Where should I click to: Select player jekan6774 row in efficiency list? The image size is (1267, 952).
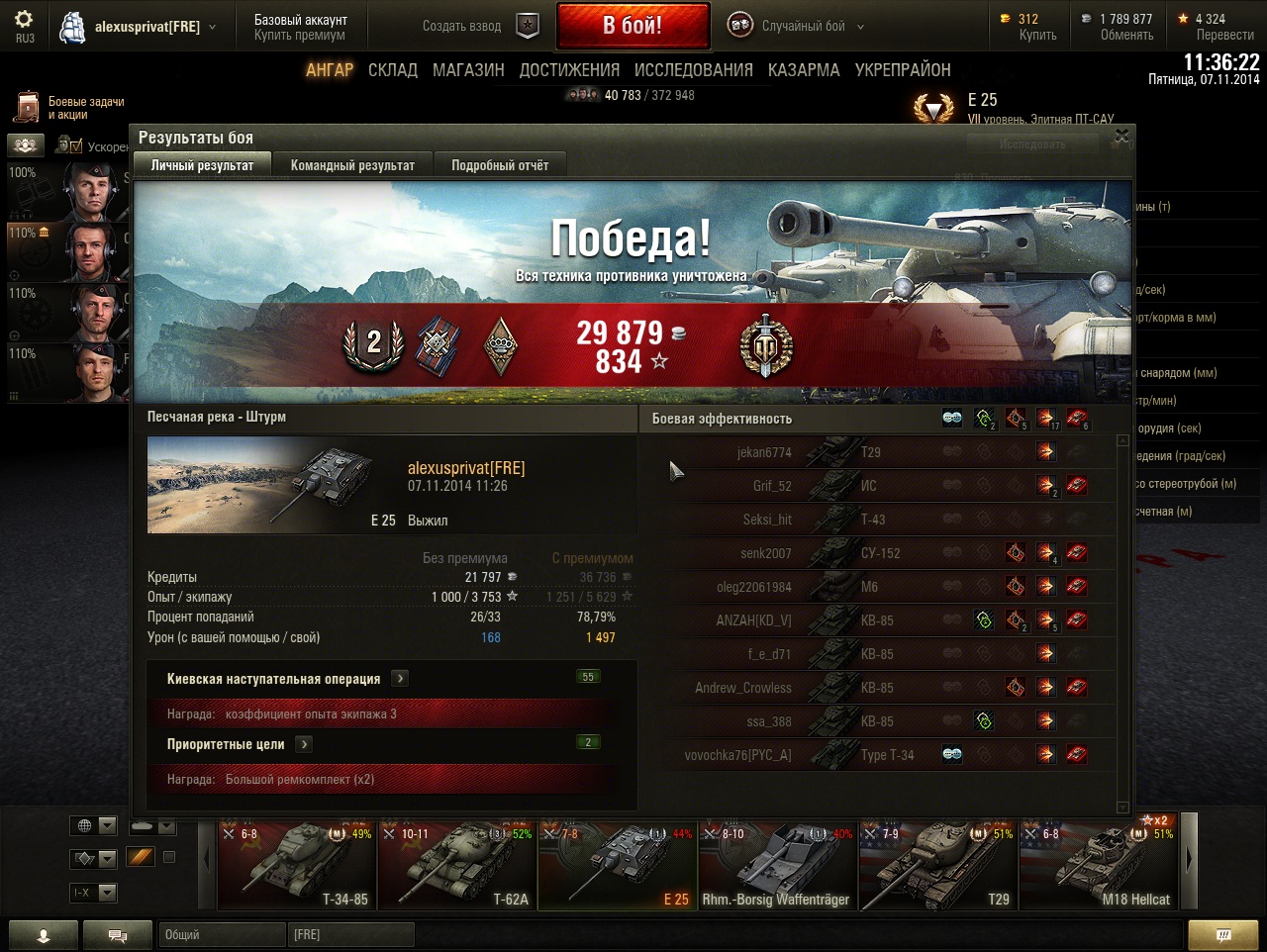[x=764, y=453]
